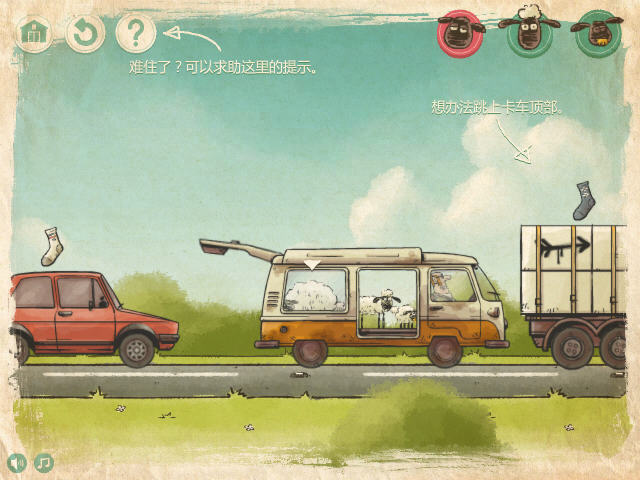Viewport: 640px width, 480px height.
Task: Return to the home menu
Action: click(x=34, y=33)
